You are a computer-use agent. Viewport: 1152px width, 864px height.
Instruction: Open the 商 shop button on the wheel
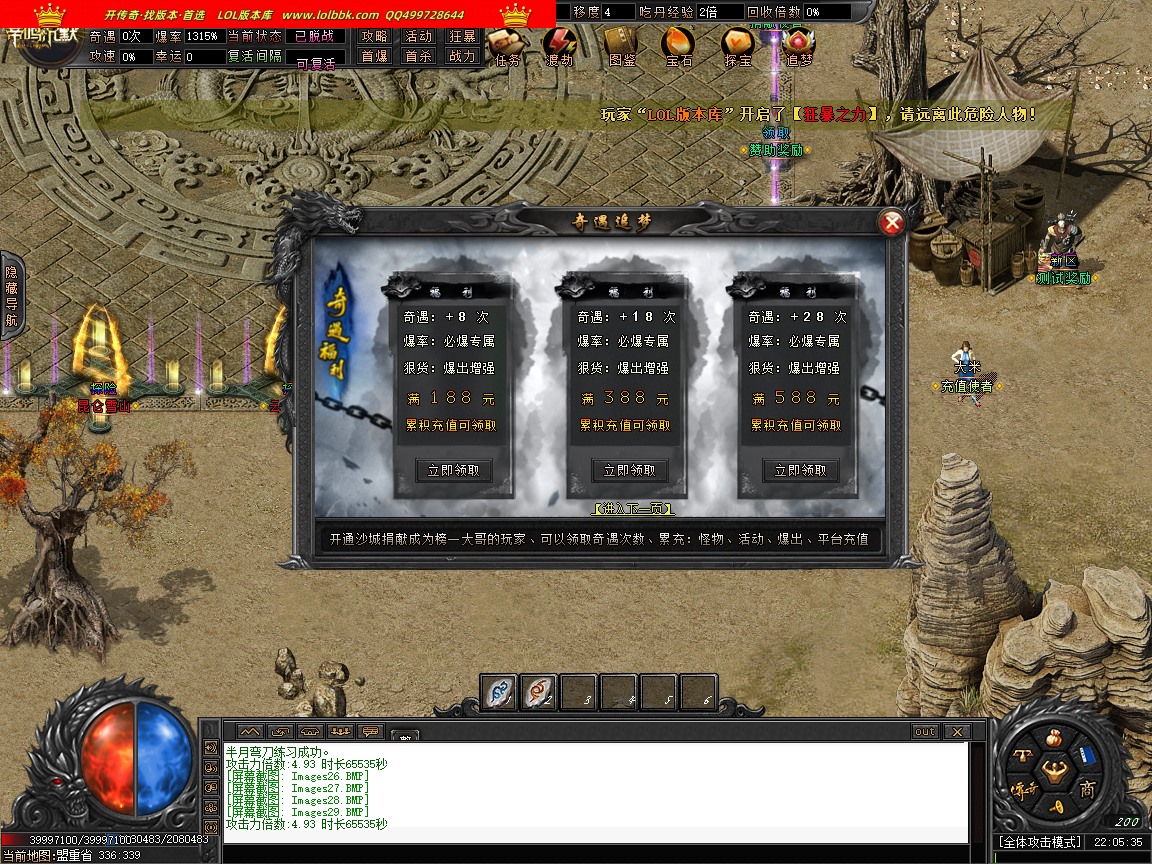1087,790
